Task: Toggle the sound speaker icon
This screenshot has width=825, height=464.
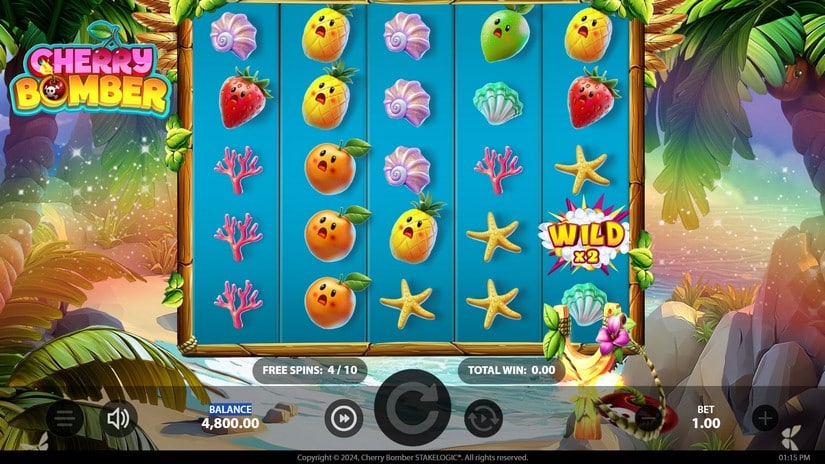Action: click(118, 418)
